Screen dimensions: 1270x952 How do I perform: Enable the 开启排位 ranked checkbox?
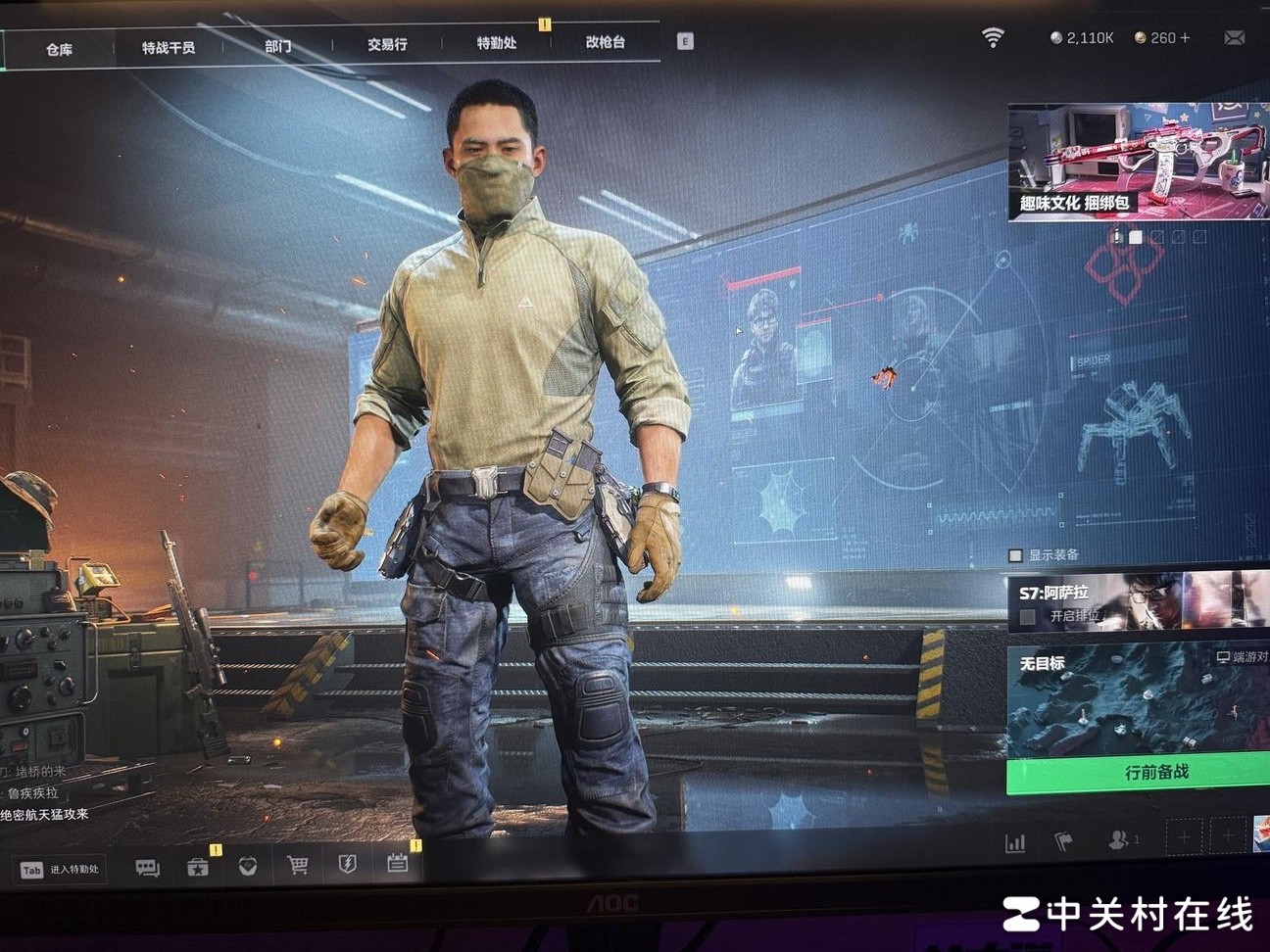click(1027, 616)
